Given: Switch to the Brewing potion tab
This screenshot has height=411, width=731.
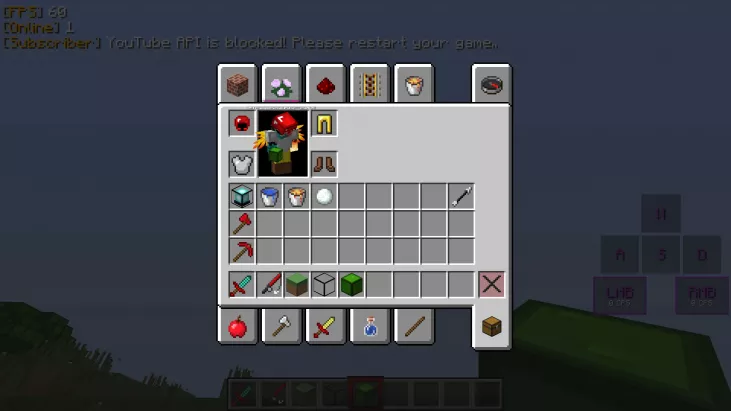Looking at the screenshot, I should point(369,326).
